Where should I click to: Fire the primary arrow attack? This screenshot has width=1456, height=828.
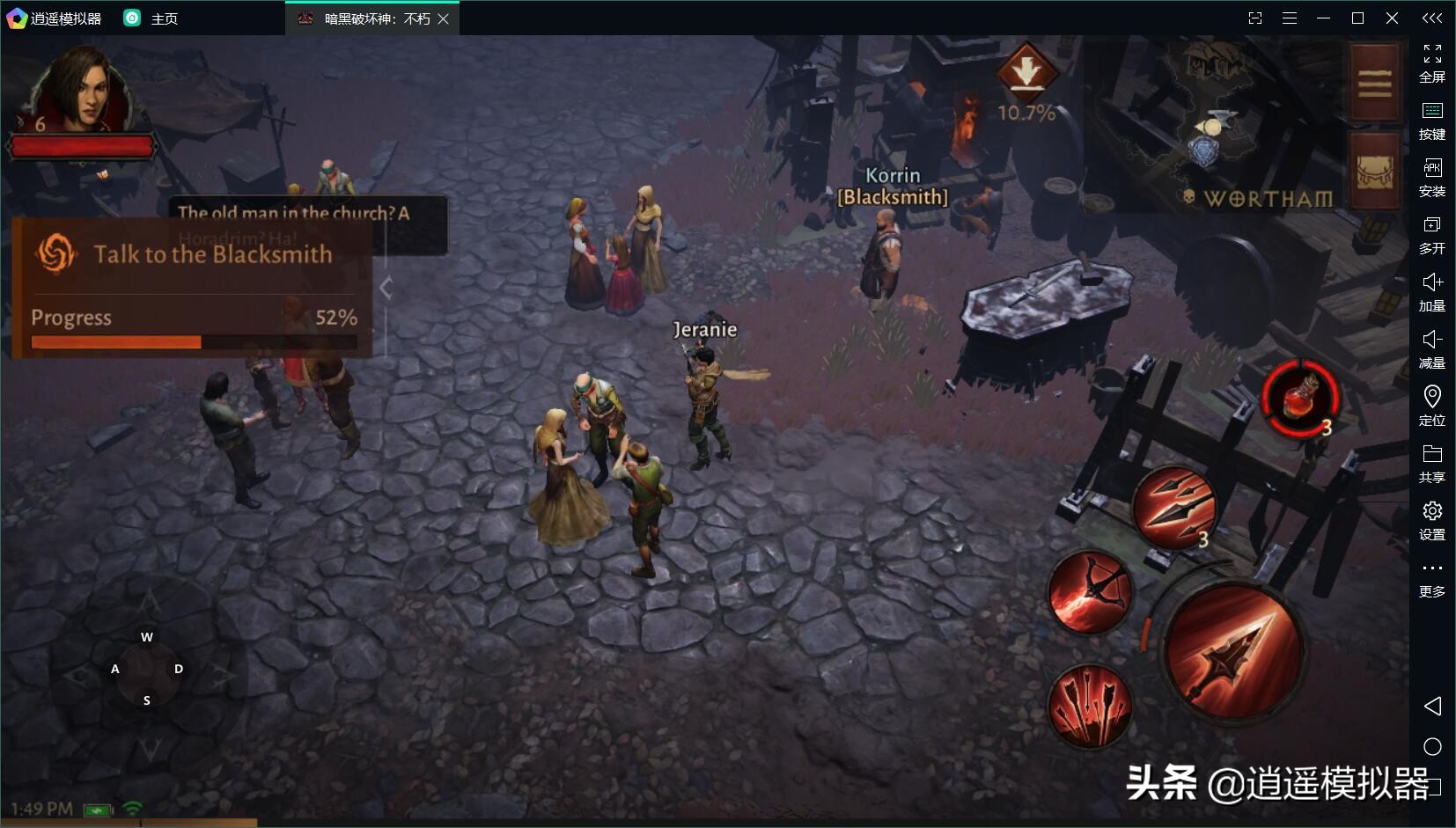[x=1234, y=650]
